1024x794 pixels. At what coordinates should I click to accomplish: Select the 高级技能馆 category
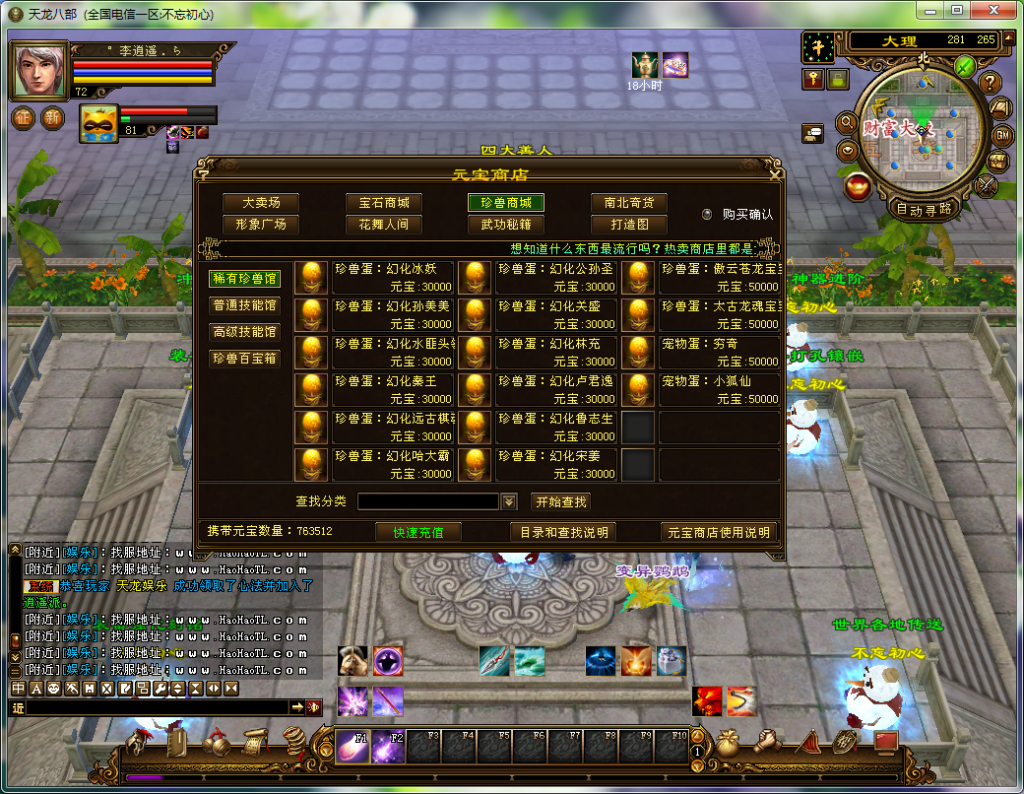tap(245, 332)
